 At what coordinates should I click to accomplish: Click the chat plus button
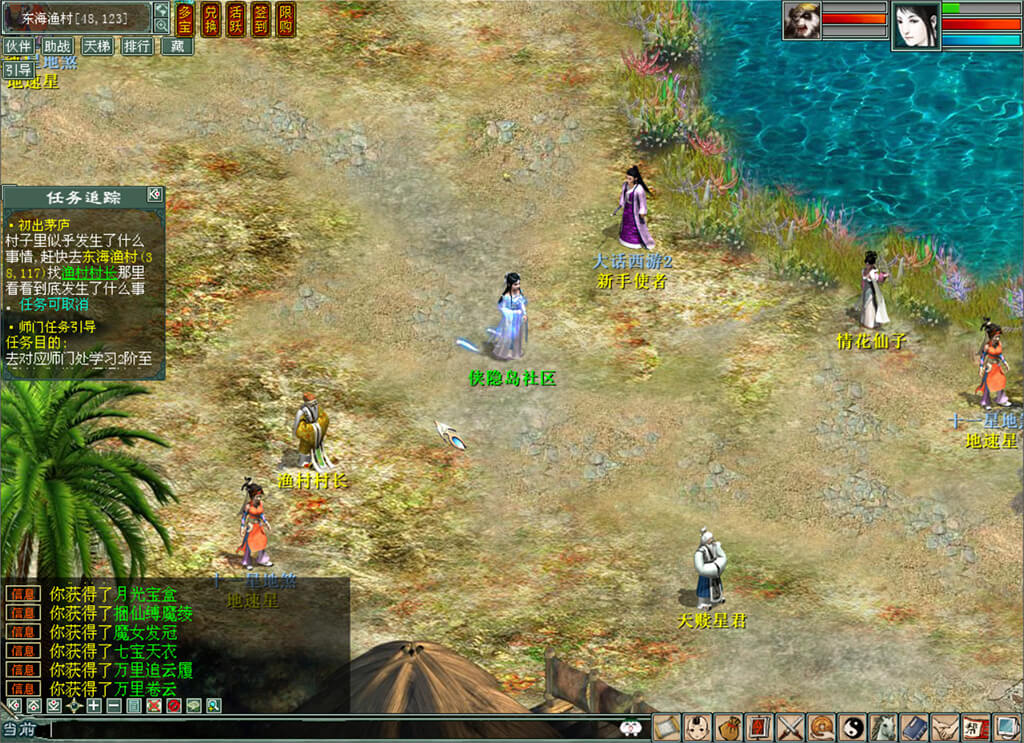pyautogui.click(x=93, y=706)
